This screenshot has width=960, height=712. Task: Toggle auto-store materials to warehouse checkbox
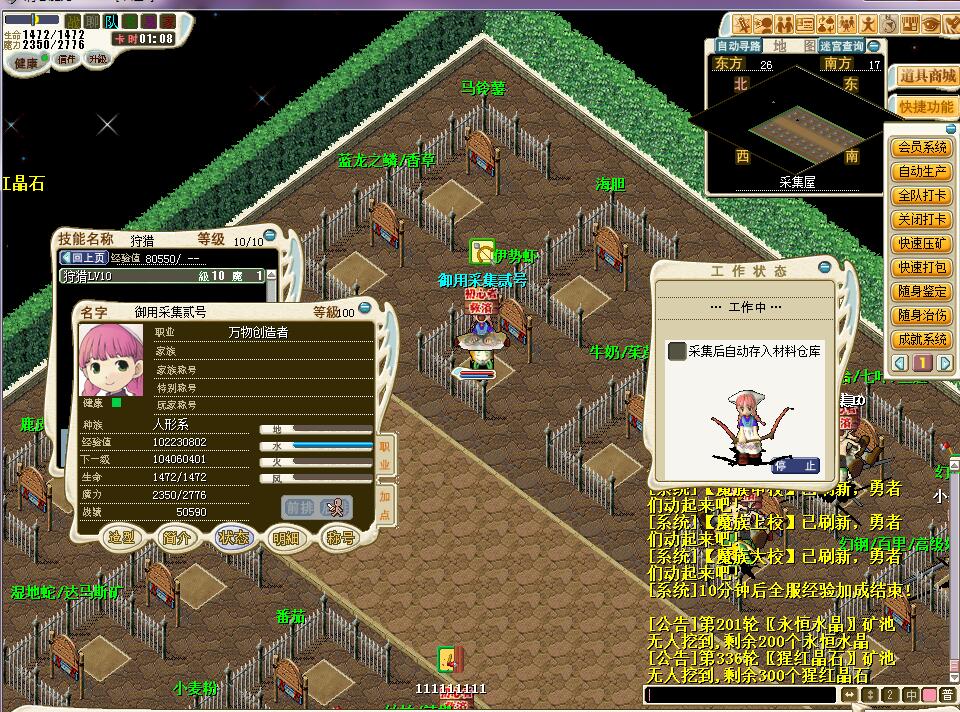pos(677,351)
